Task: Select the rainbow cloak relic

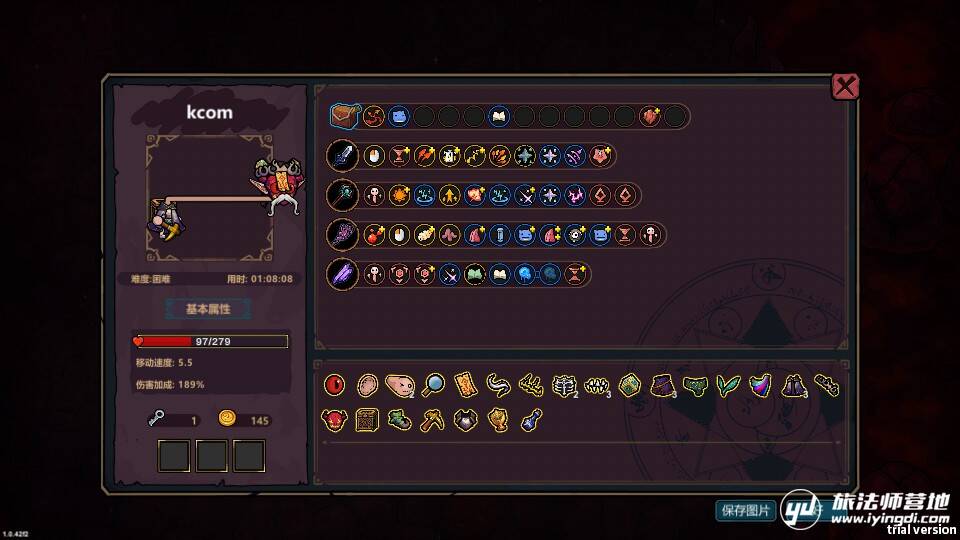Action: coord(759,385)
